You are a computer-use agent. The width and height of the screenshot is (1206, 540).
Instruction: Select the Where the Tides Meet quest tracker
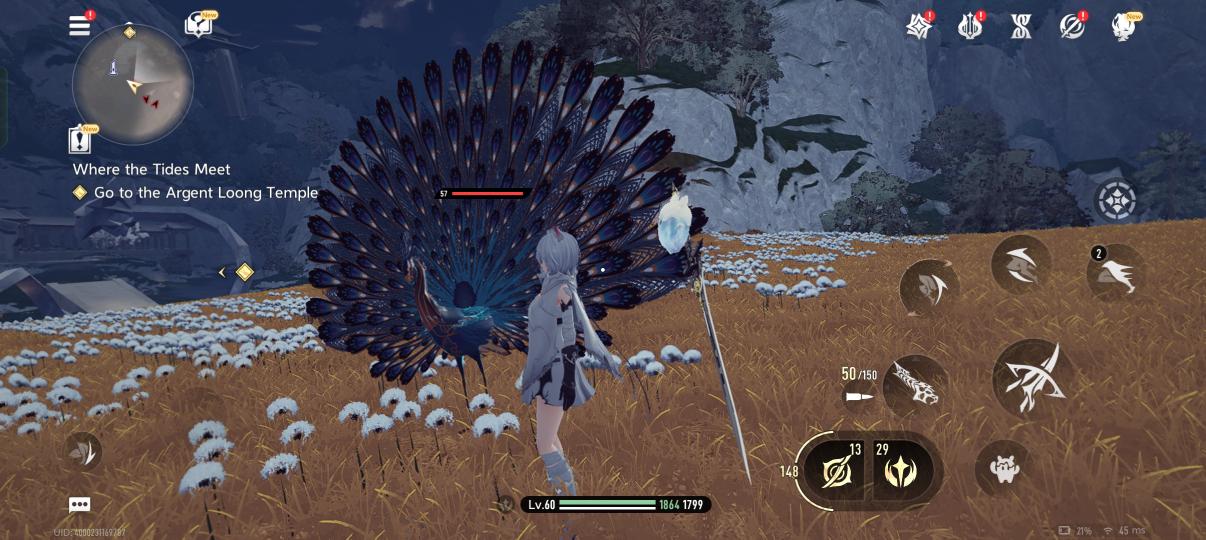click(x=152, y=169)
